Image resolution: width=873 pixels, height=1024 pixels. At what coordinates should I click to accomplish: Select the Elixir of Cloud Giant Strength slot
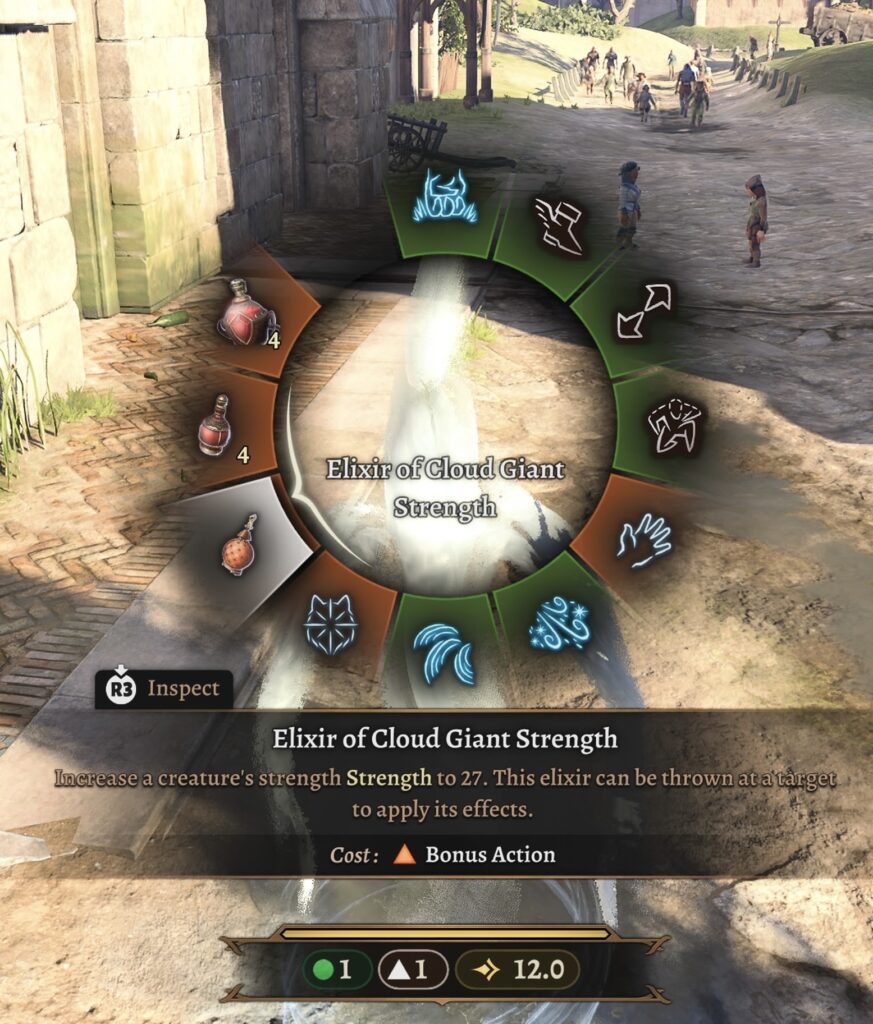(239, 544)
